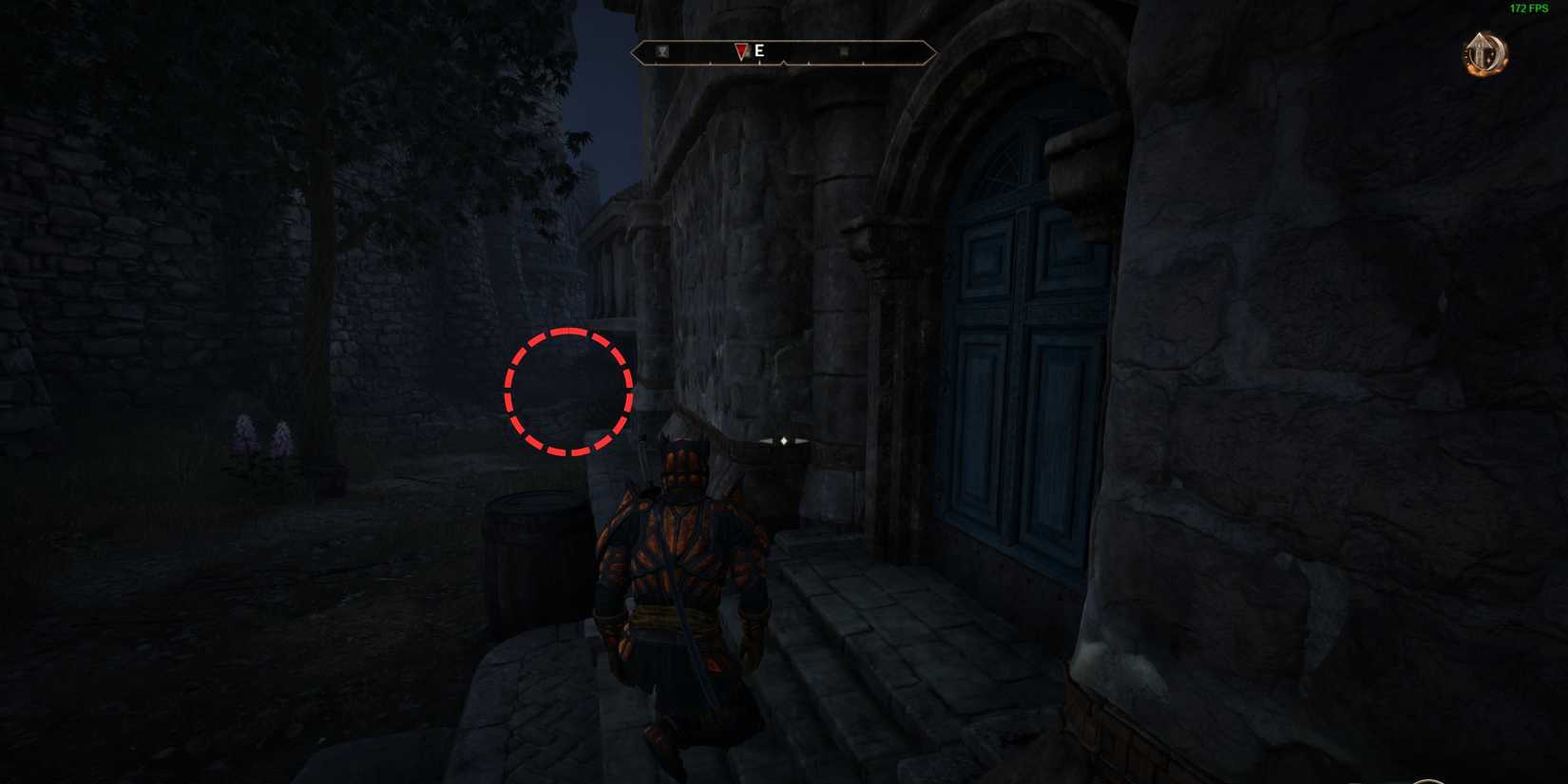Click the compass center tick mark

pyautogui.click(x=784, y=64)
